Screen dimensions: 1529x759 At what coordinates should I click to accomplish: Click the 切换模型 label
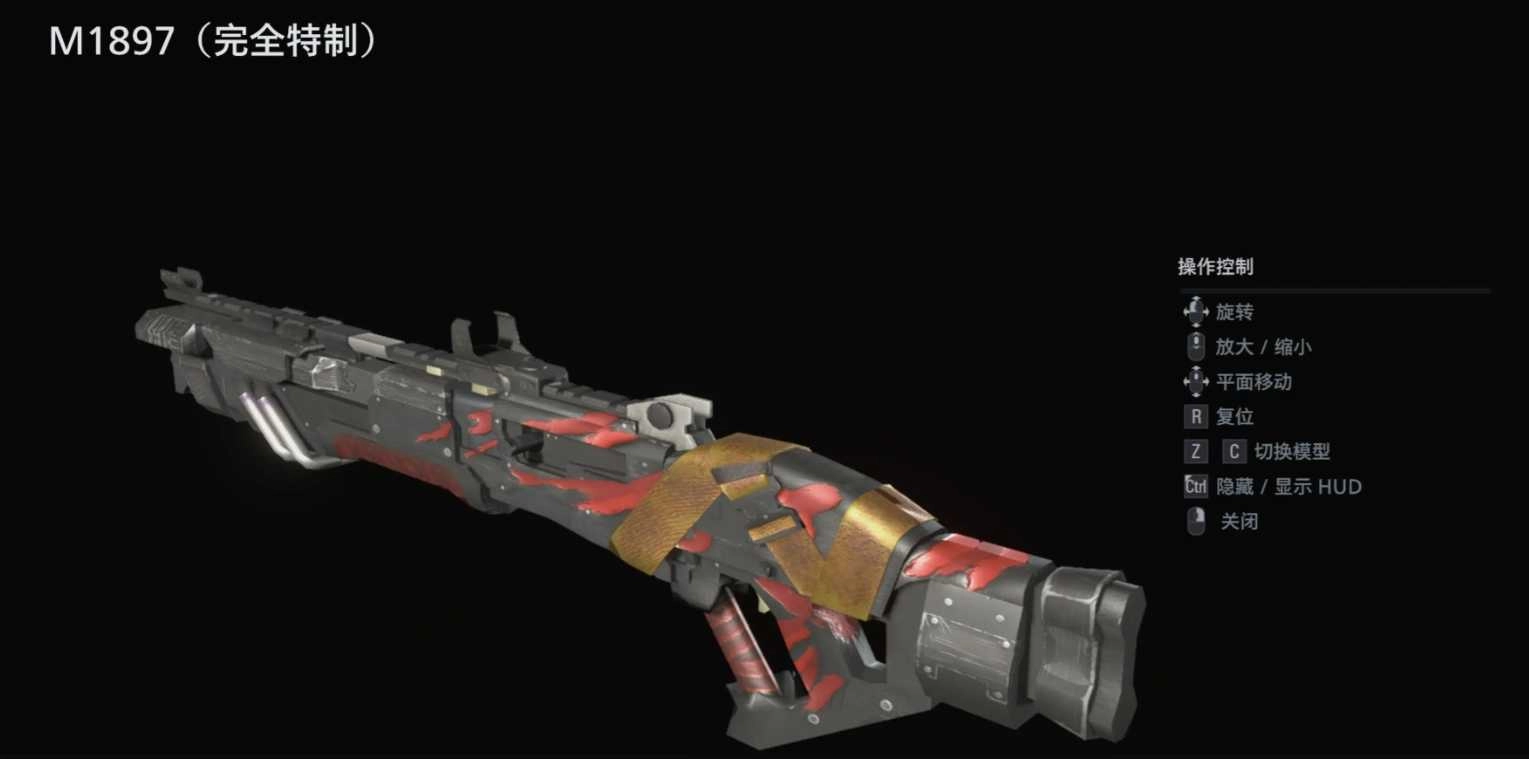point(1295,452)
